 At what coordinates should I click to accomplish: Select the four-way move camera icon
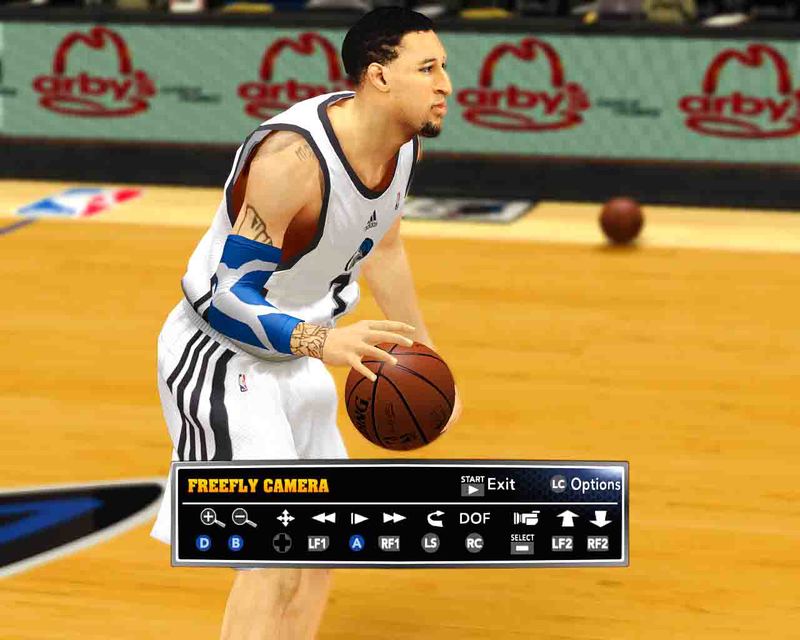point(285,518)
